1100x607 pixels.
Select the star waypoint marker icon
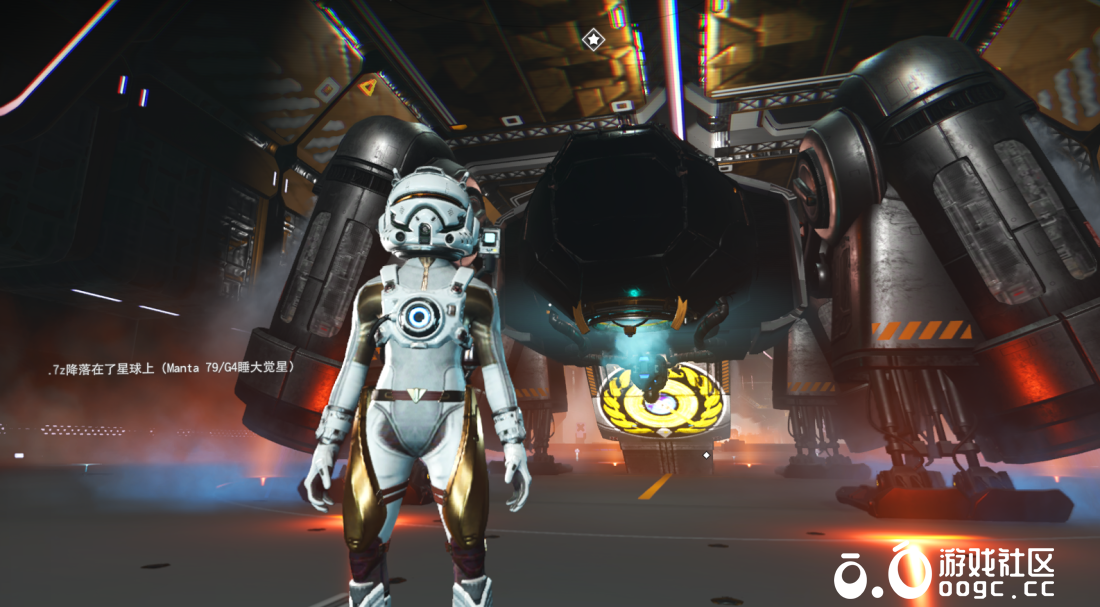coord(593,39)
